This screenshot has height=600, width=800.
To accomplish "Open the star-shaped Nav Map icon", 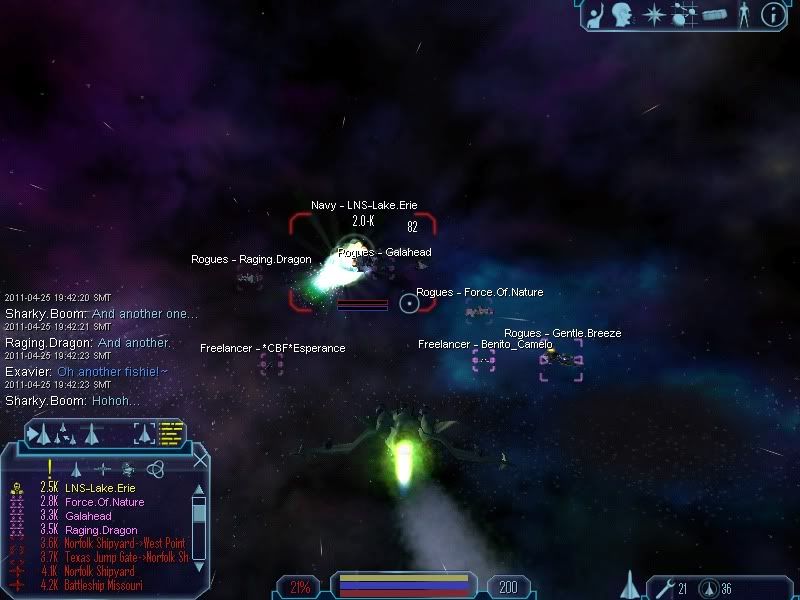I will [654, 14].
